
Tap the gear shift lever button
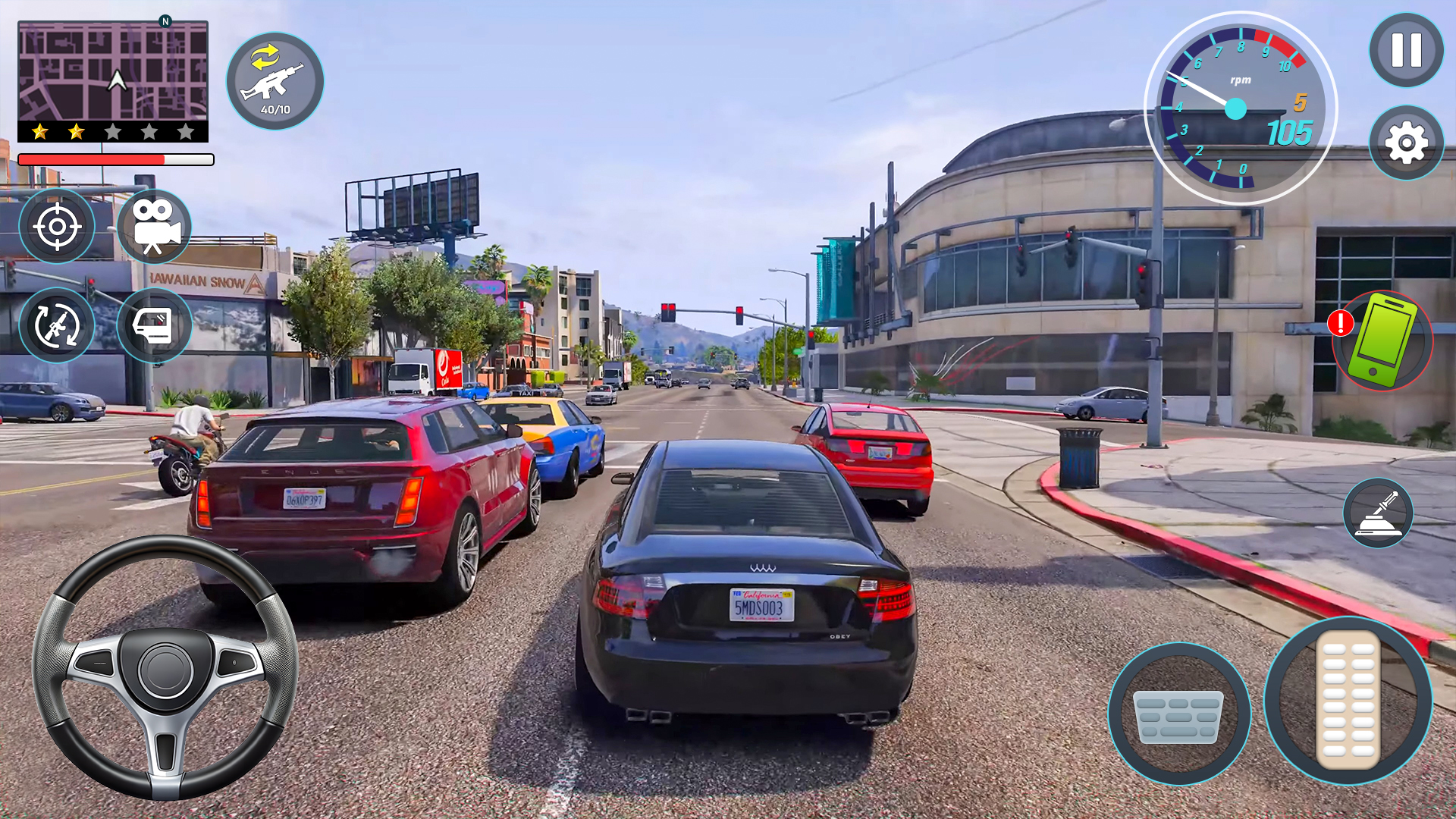1378,513
